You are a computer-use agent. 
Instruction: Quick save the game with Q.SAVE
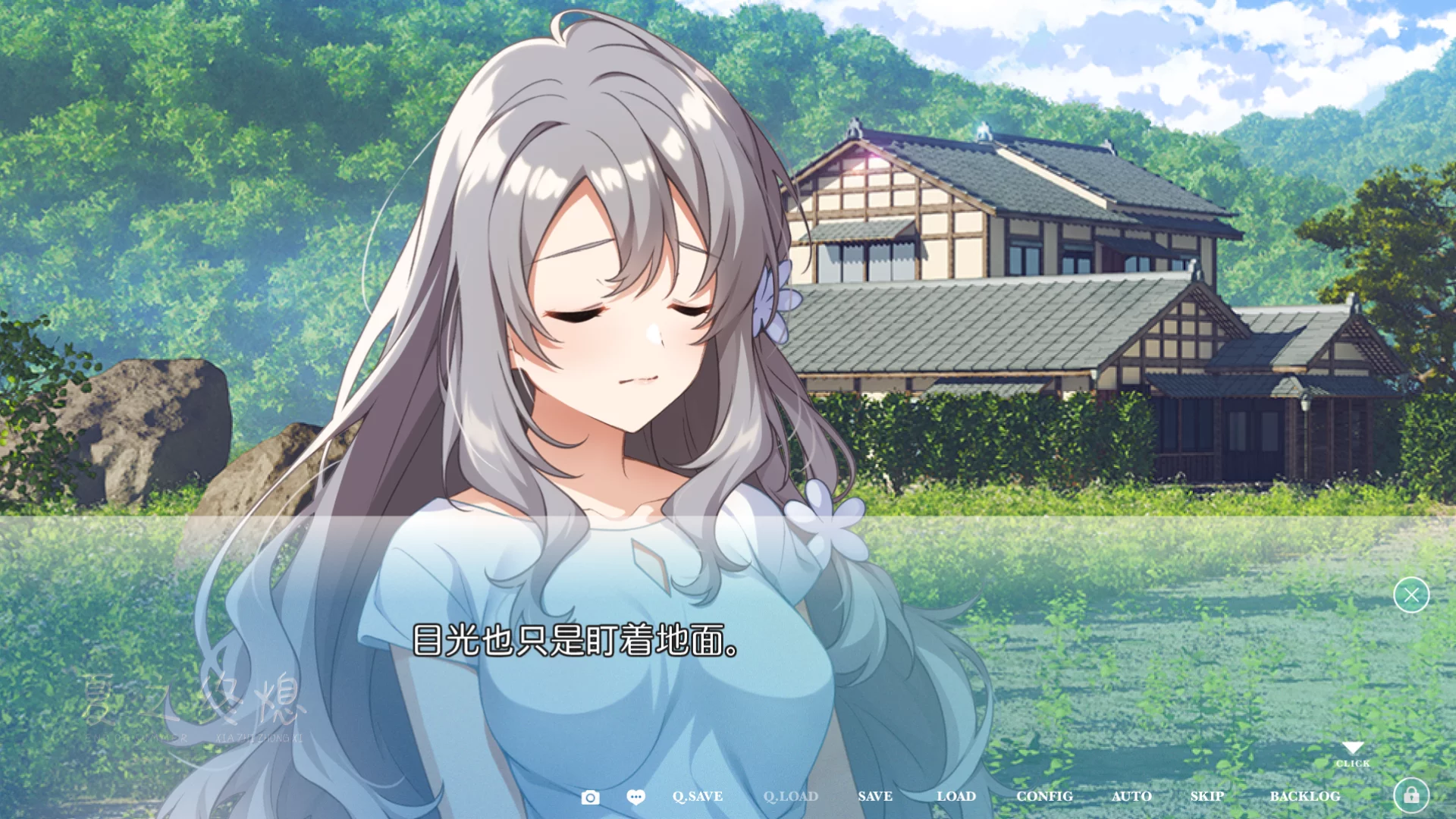pyautogui.click(x=697, y=796)
